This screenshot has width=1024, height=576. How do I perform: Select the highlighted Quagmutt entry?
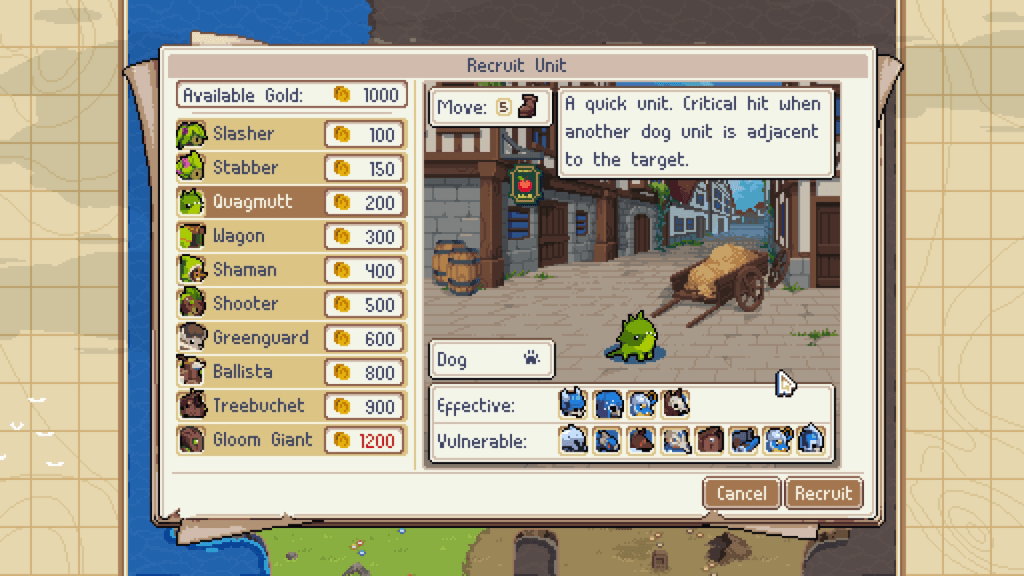click(291, 202)
